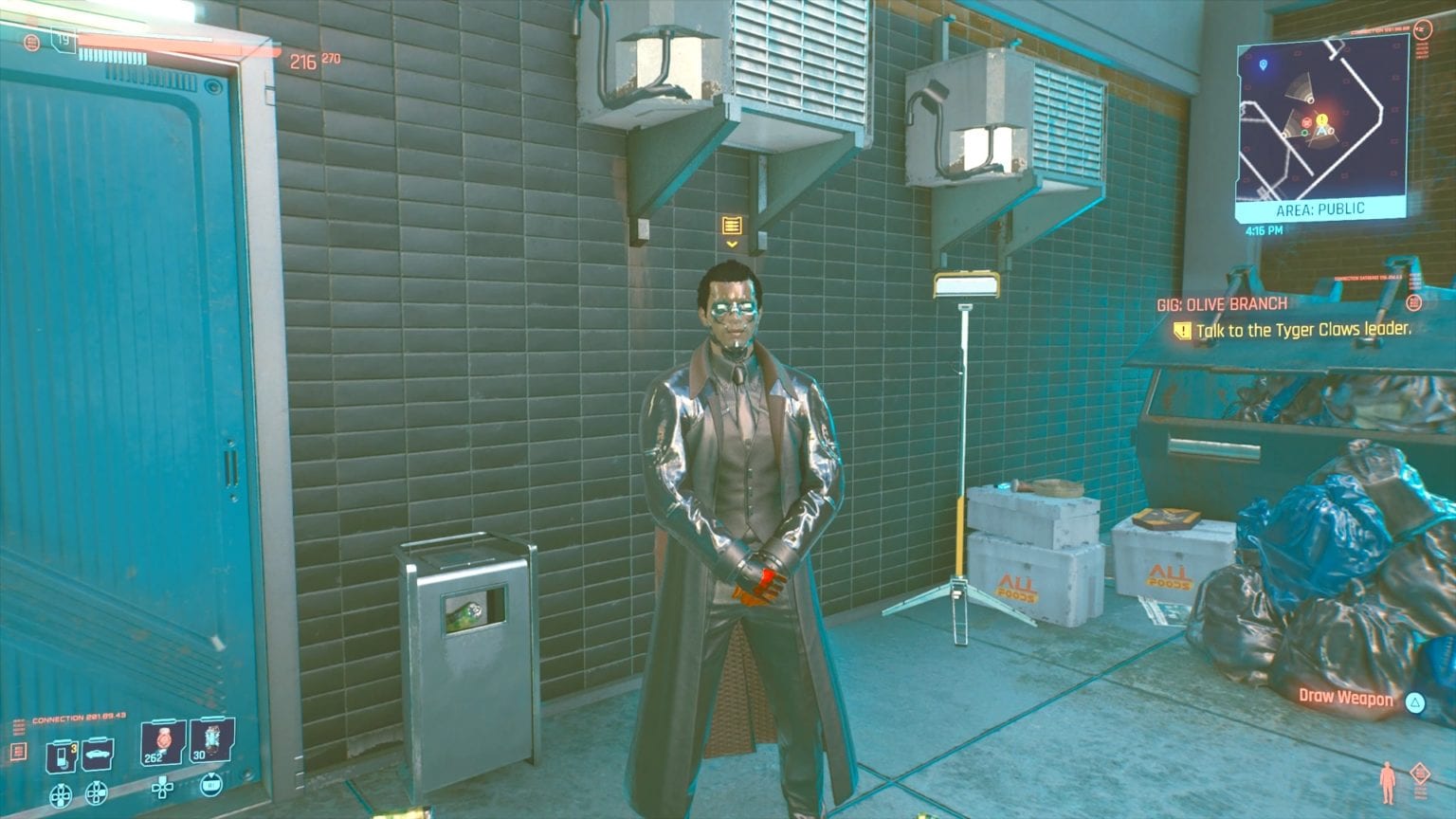The image size is (1456, 819).
Task: Expand the down arrow under the dialogue prompt
Action: pos(730,245)
